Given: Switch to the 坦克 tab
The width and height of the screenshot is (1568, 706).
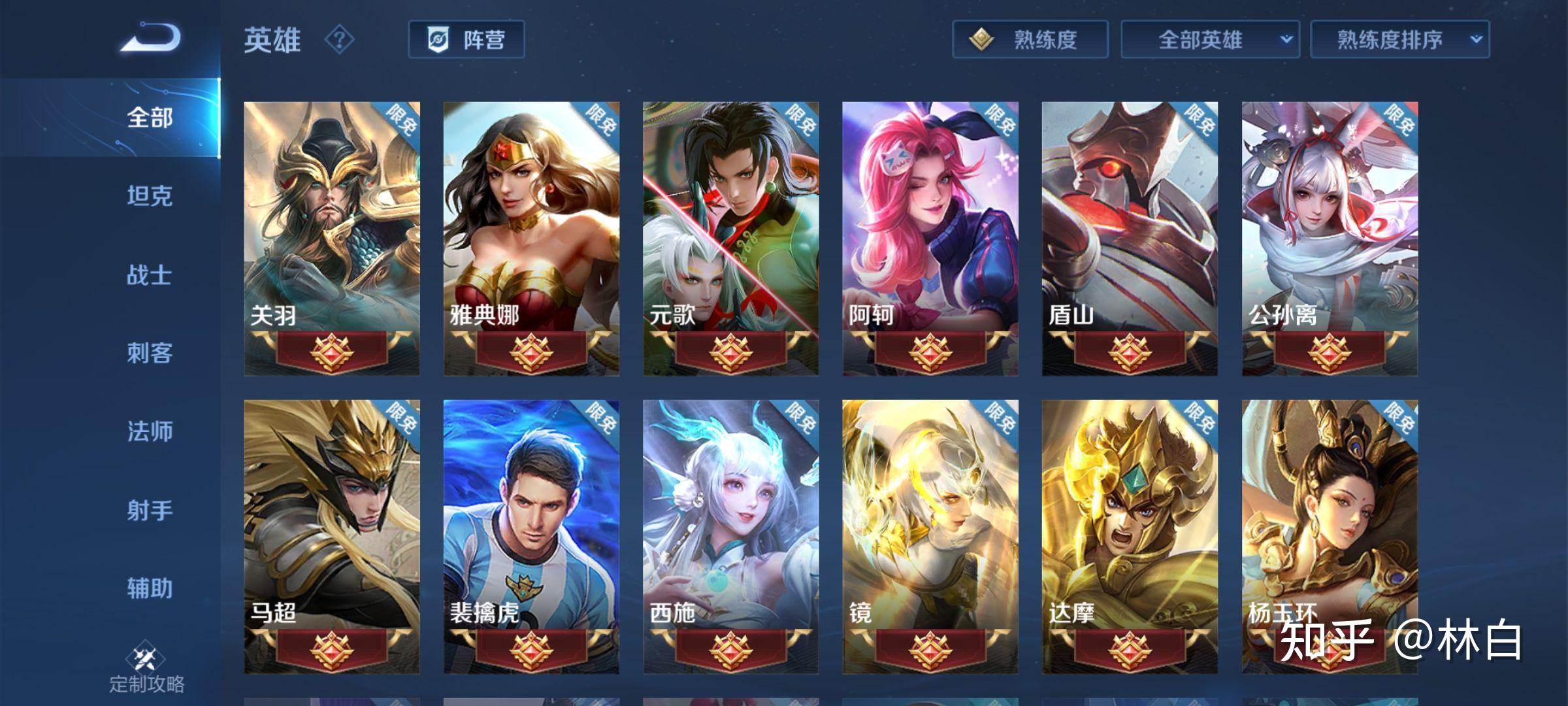Looking at the screenshot, I should (150, 196).
